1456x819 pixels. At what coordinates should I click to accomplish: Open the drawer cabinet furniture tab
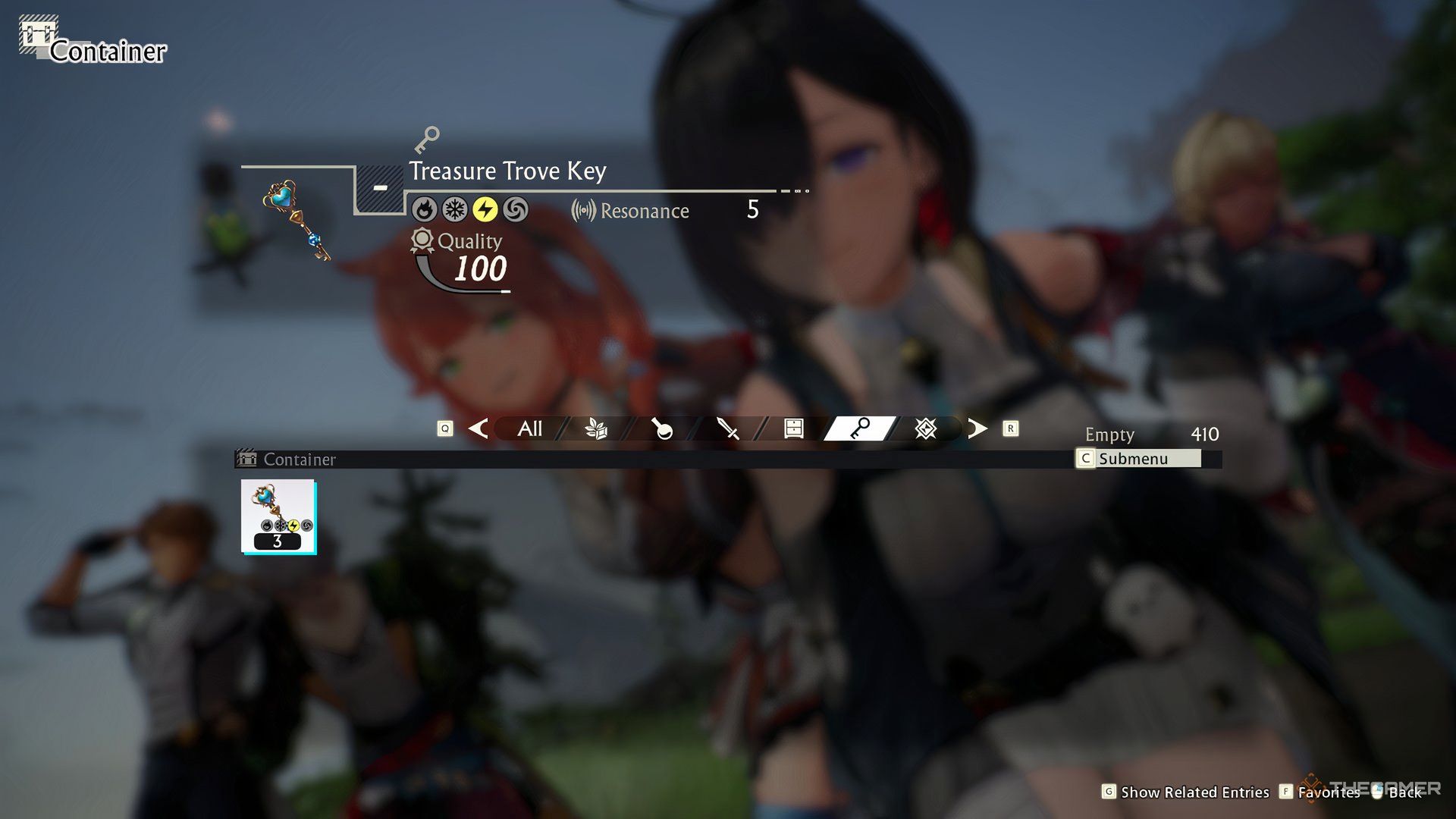(793, 429)
